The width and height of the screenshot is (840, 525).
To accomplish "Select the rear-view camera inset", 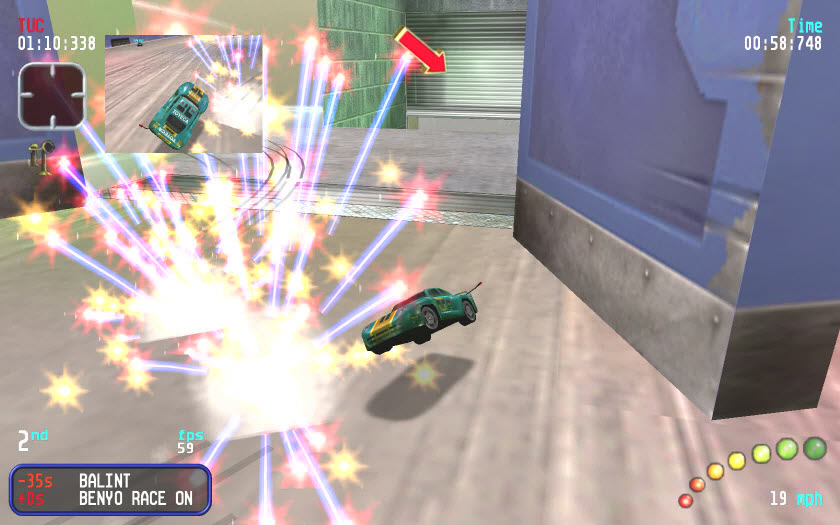I will [184, 94].
